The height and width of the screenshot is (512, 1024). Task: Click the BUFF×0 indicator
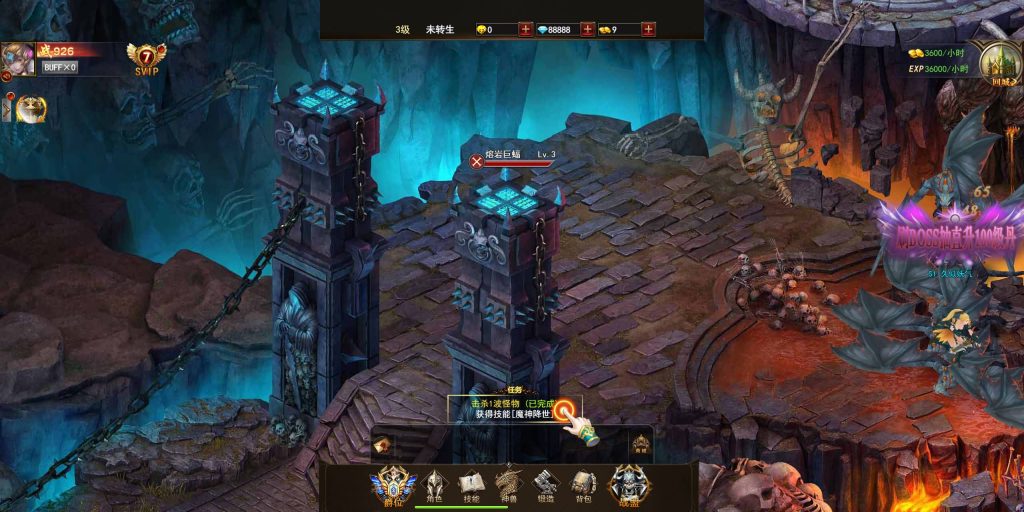pos(60,67)
